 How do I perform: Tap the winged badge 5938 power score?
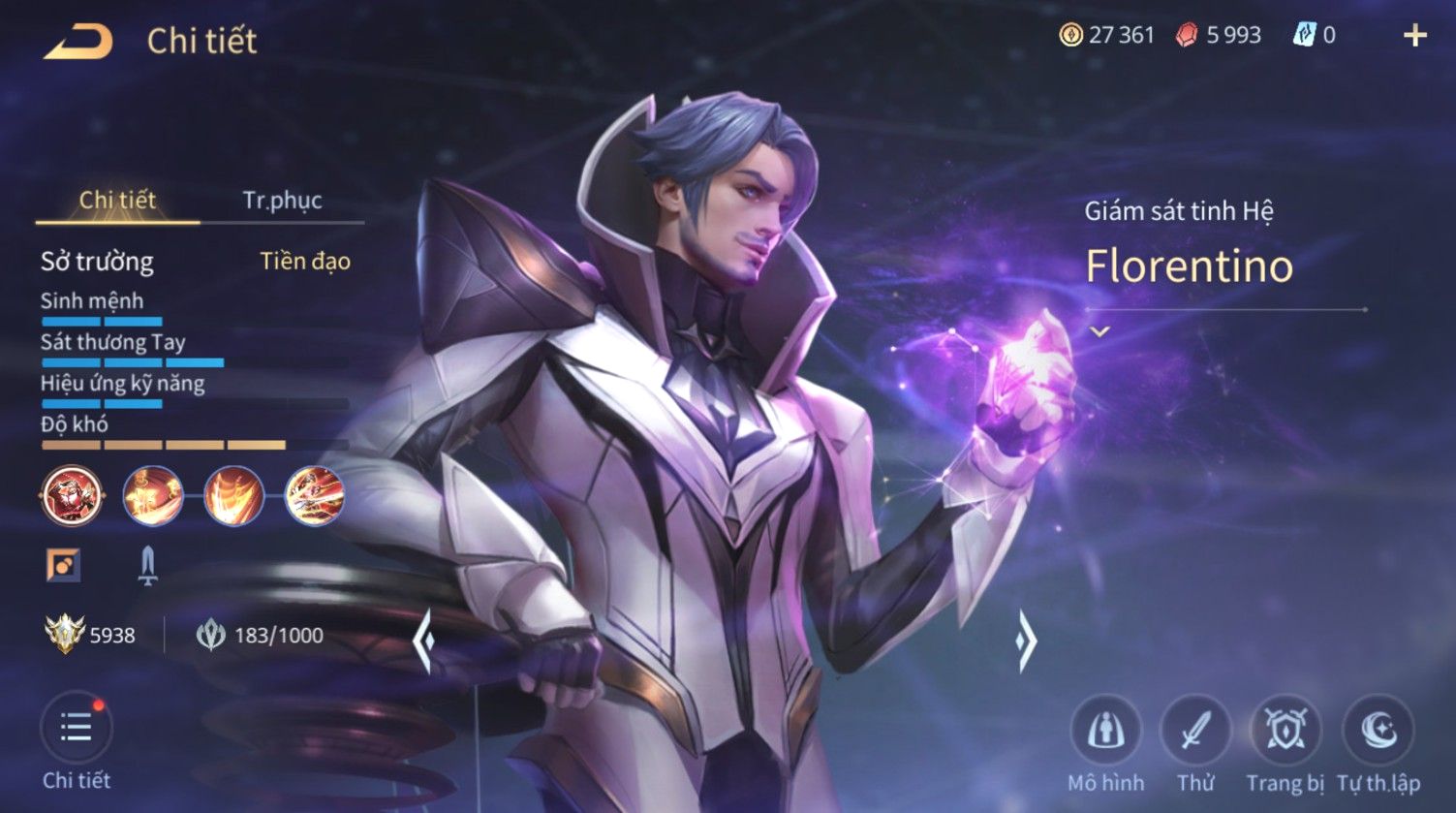(90, 636)
